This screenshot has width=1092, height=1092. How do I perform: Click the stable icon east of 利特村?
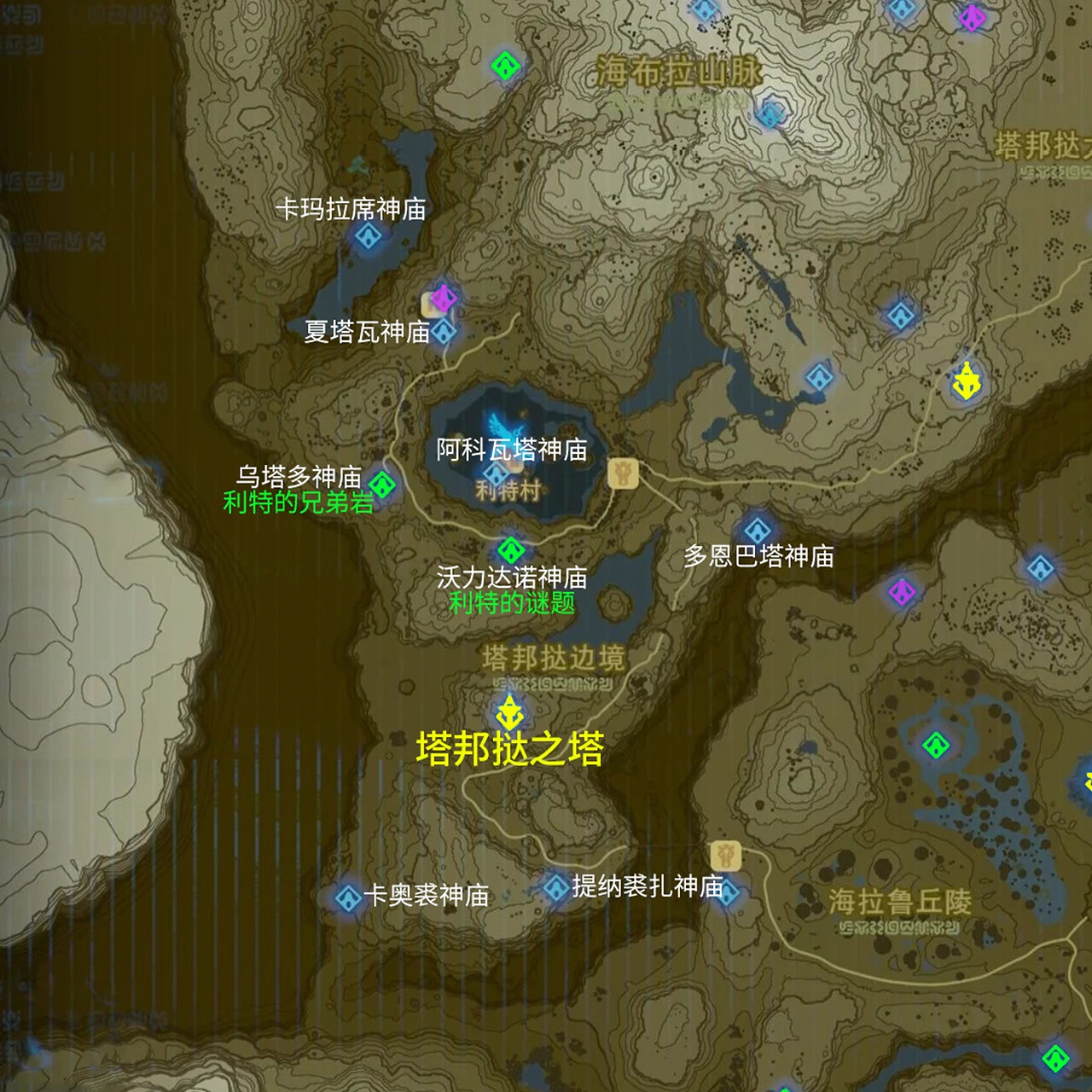pos(624,473)
